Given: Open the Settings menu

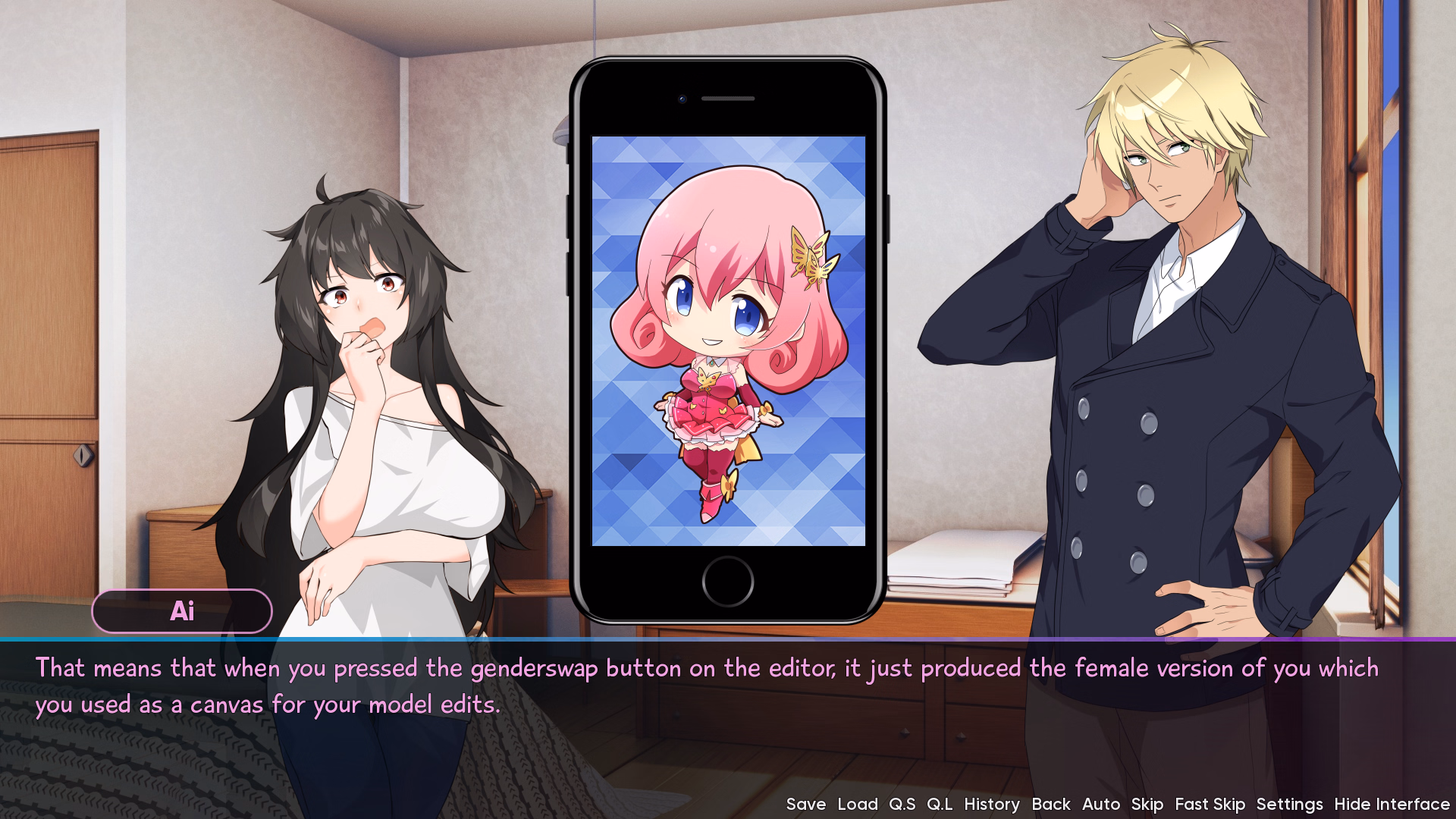Looking at the screenshot, I should click(x=1290, y=804).
